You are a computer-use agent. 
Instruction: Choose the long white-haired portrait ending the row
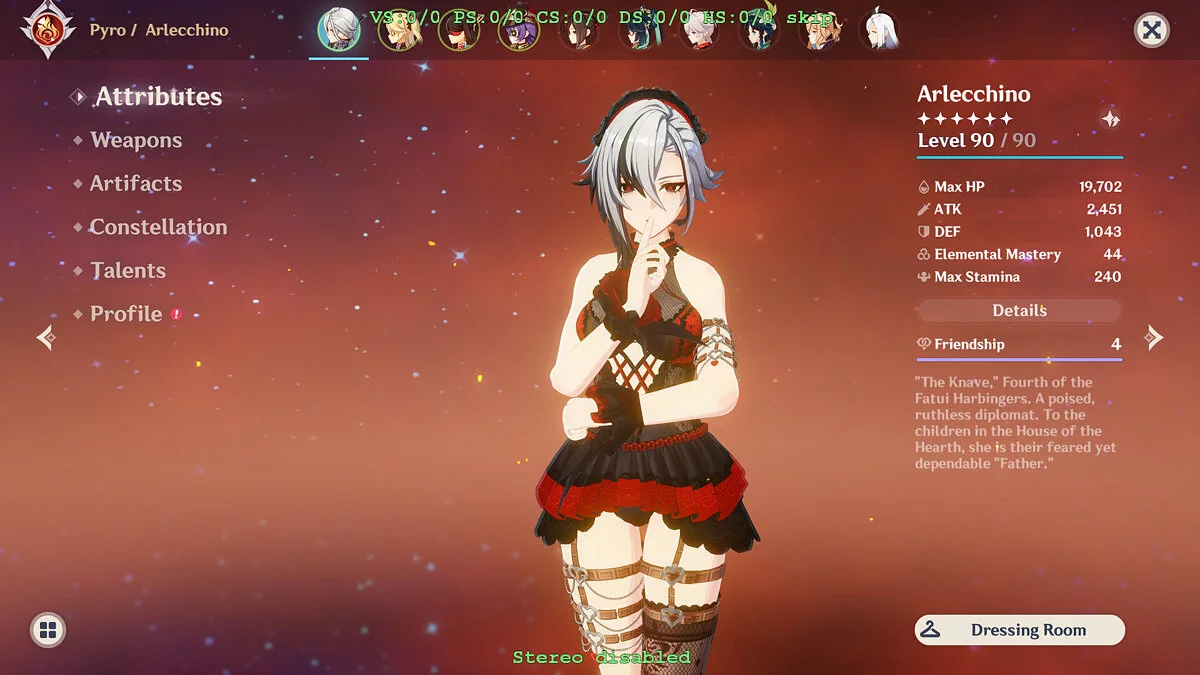click(x=878, y=32)
